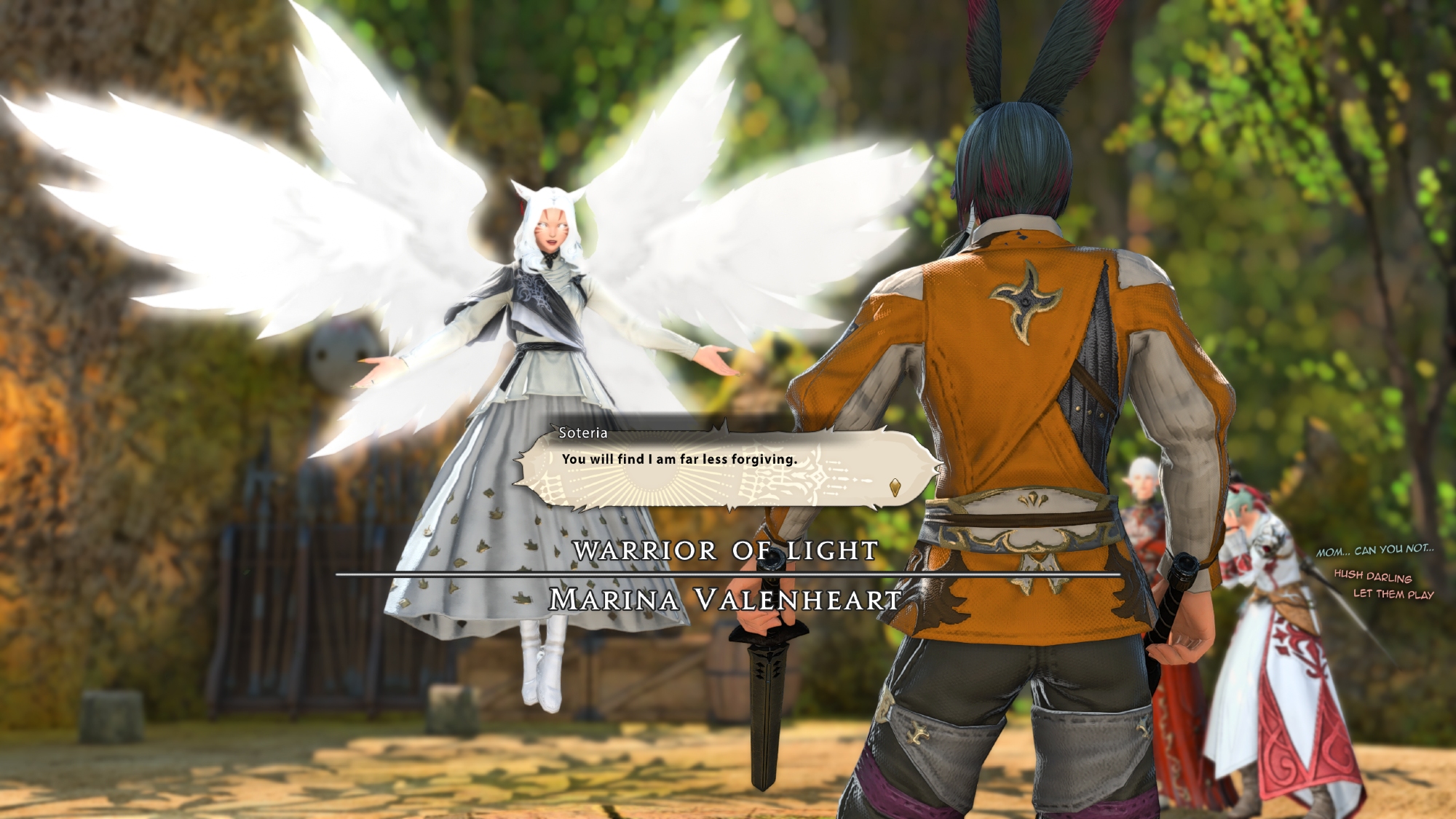Advance dialogue with the golden continue marker

coord(895,487)
